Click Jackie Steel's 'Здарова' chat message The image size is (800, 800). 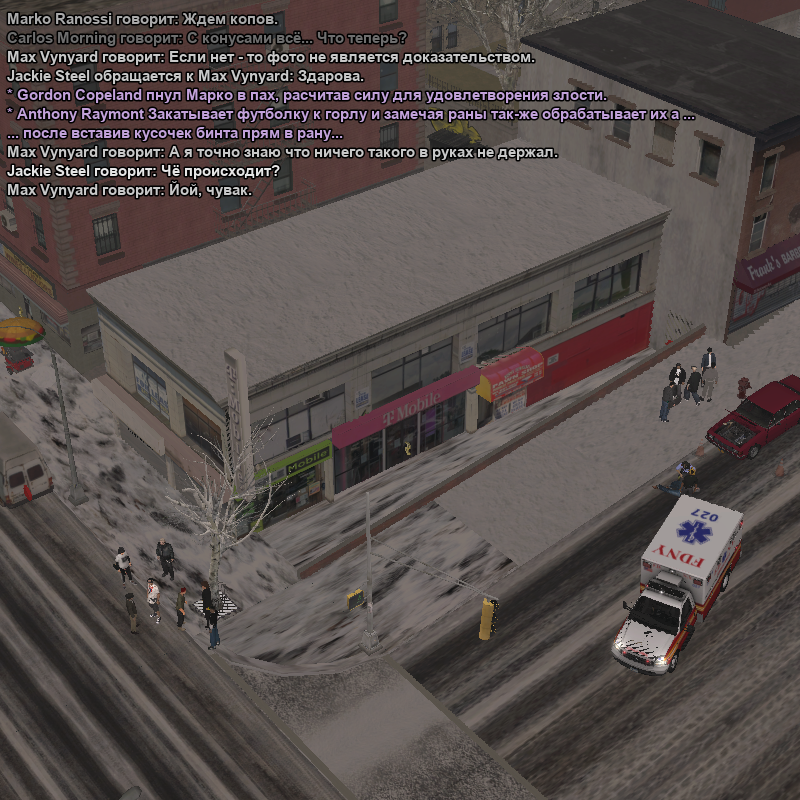(x=186, y=76)
